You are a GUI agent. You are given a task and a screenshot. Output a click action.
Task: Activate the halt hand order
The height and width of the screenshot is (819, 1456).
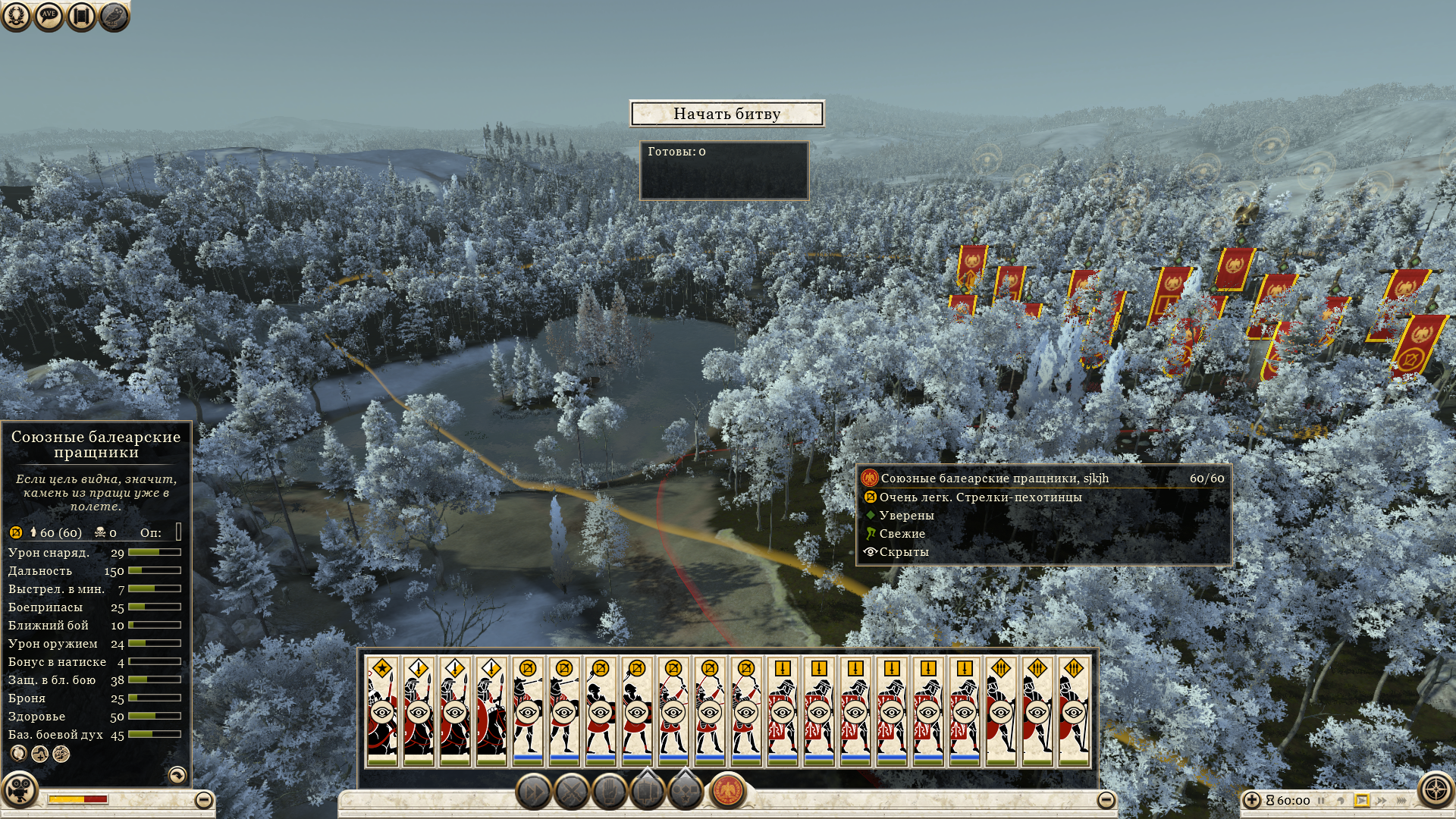[610, 792]
